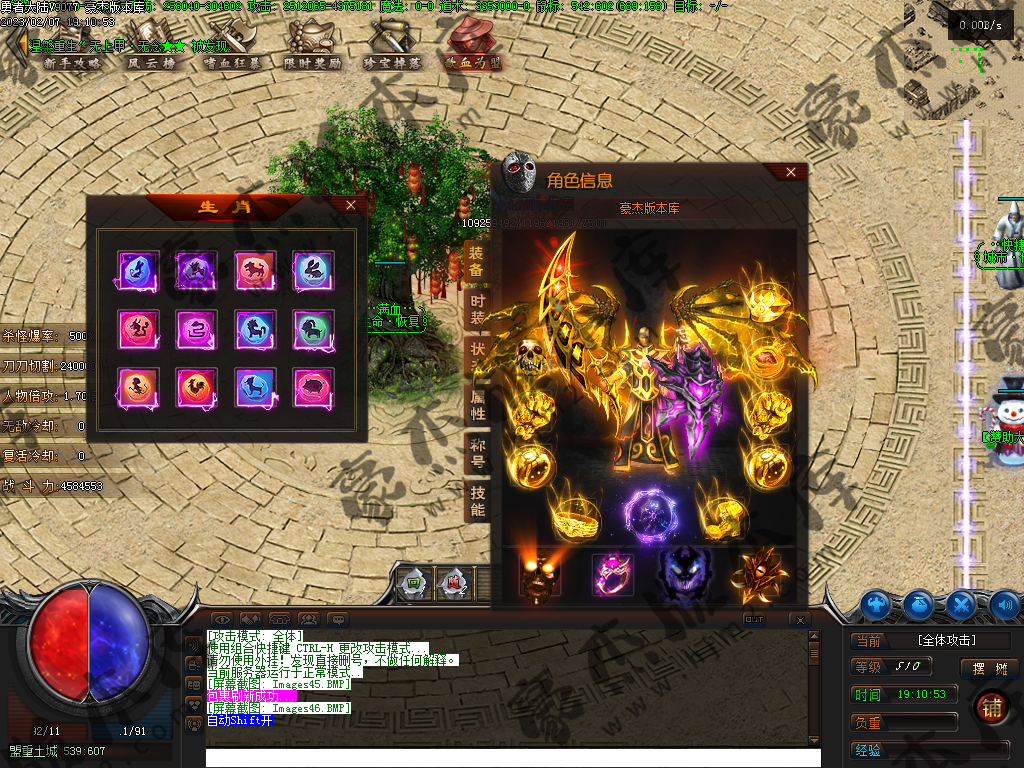
Task: Select the rabbit zodiac slot
Action: coord(313,270)
